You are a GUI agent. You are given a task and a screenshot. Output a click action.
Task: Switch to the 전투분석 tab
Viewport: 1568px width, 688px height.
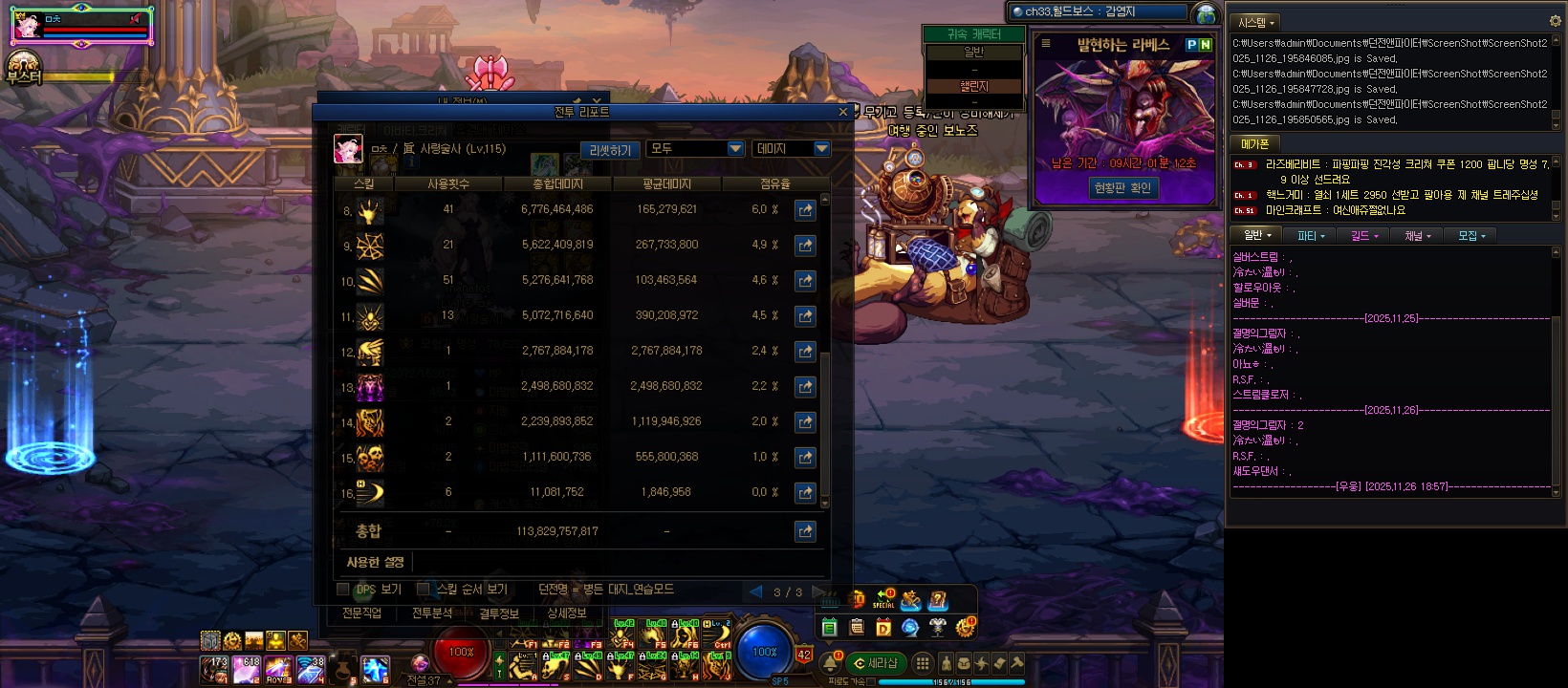(432, 613)
